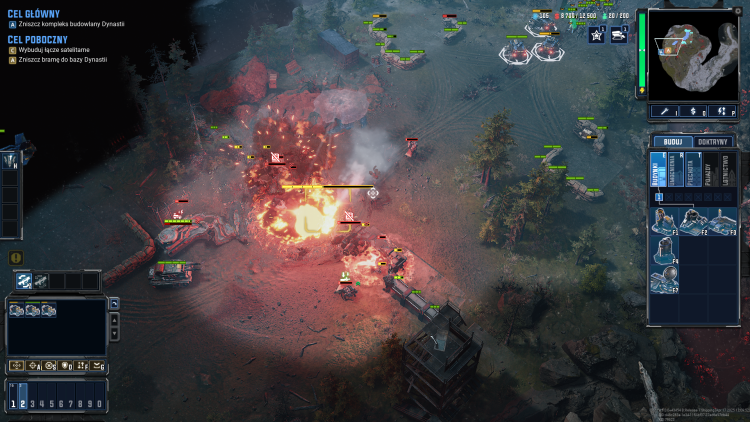The height and width of the screenshot is (422, 750).
Task: Choose the F3 building in the build grid
Action: [x=721, y=220]
